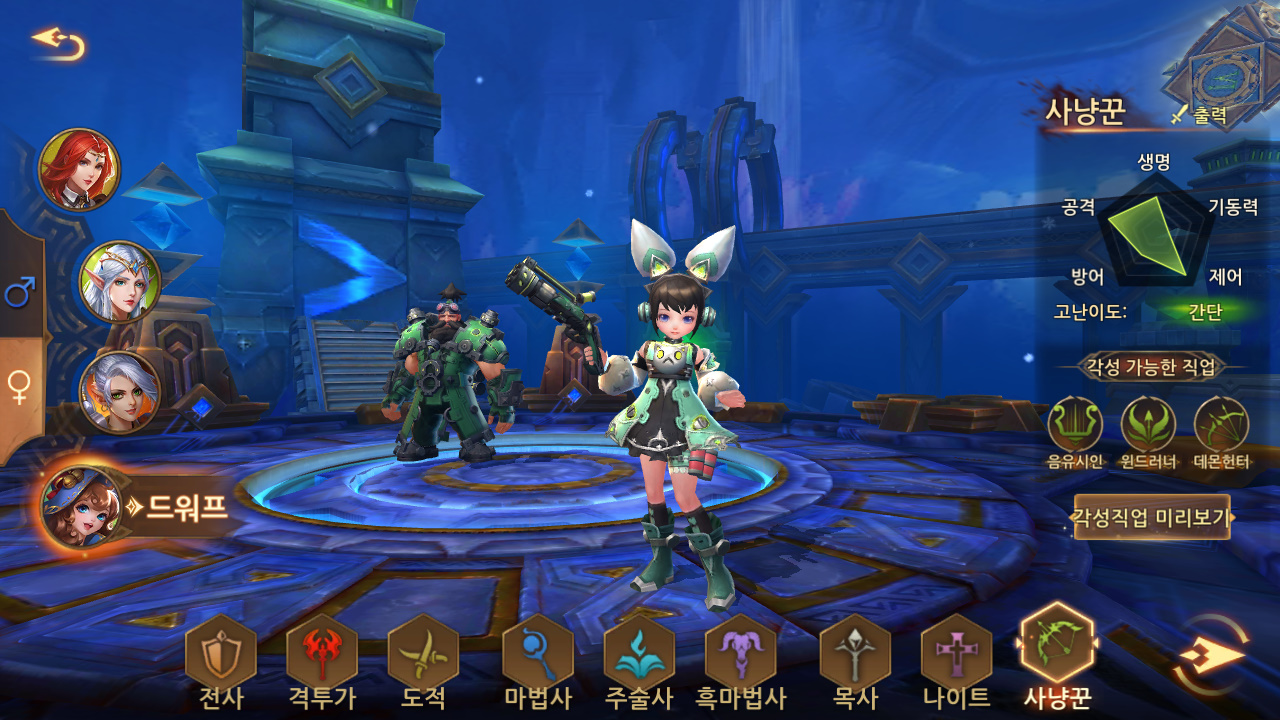Go back with the return arrow

click(58, 42)
